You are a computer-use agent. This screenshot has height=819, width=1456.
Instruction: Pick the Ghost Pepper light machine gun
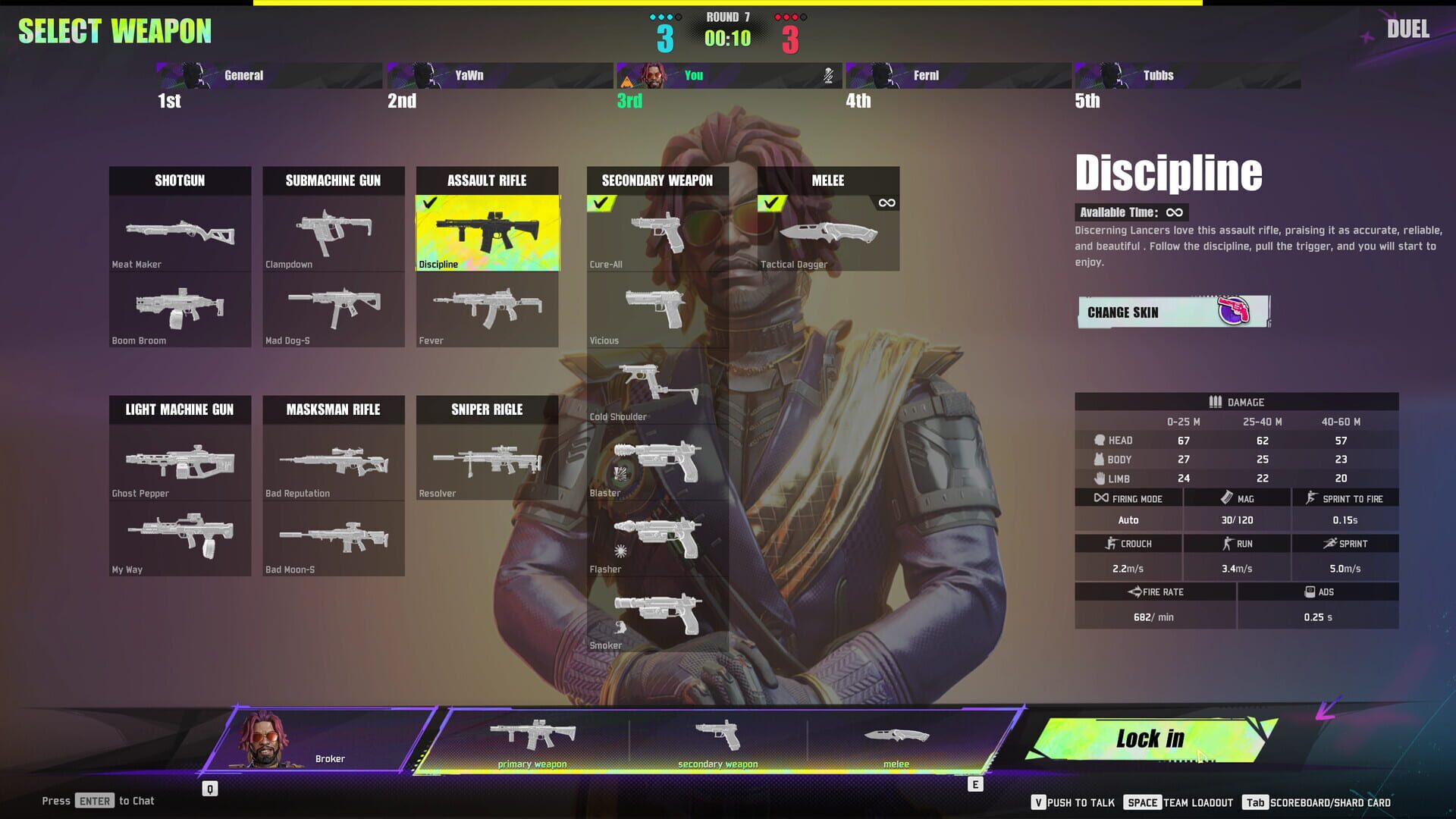click(180, 463)
